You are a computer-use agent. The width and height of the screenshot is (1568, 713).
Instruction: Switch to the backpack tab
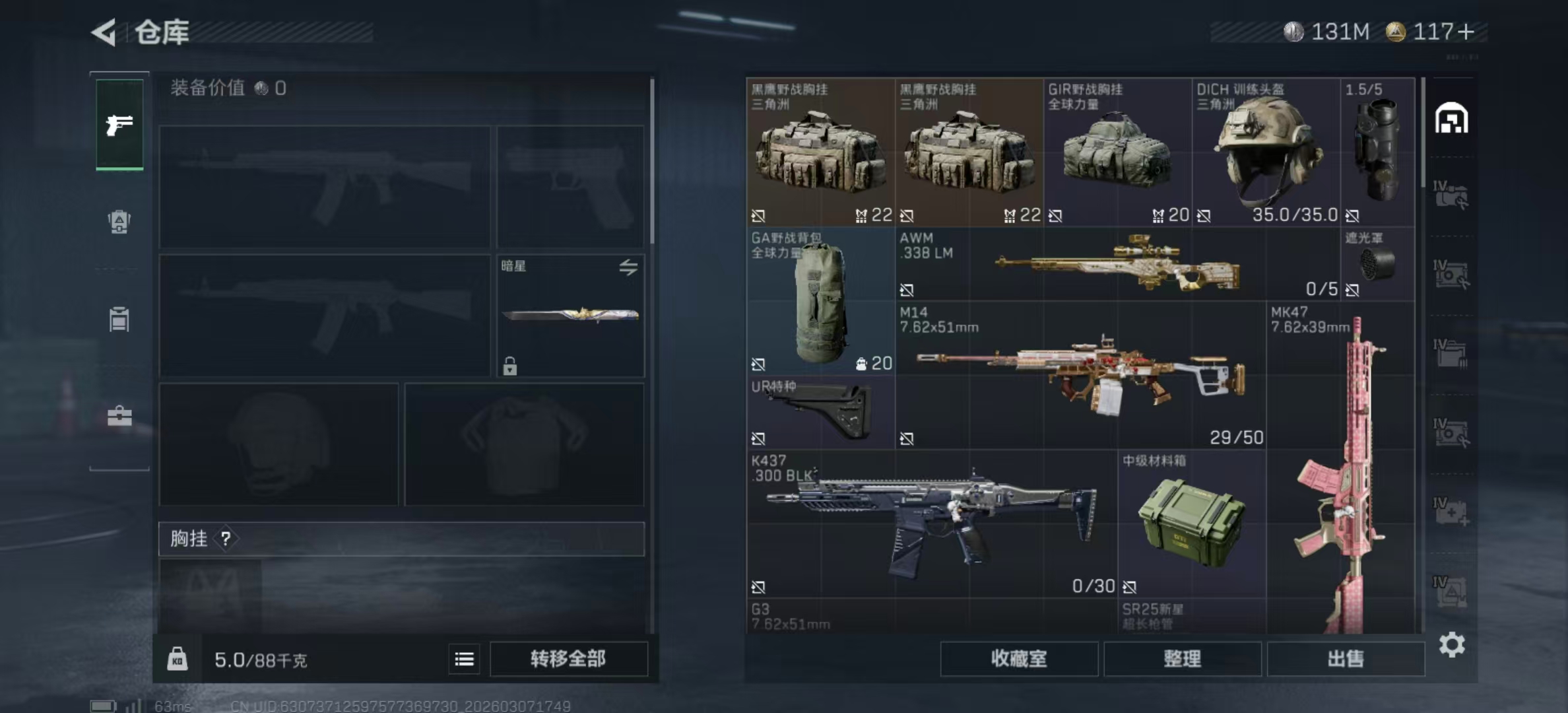[119, 222]
